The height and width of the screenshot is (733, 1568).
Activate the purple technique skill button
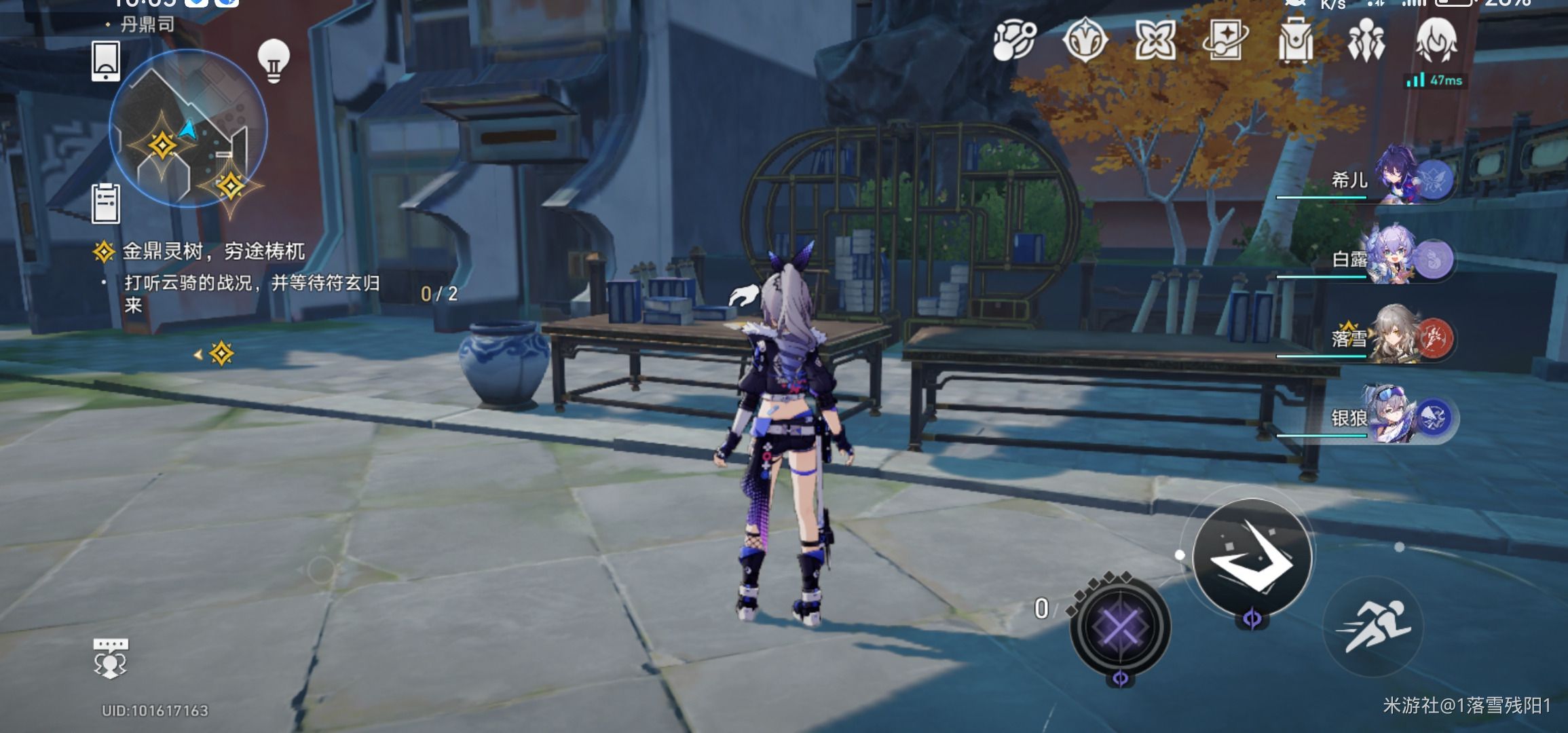[x=1120, y=626]
